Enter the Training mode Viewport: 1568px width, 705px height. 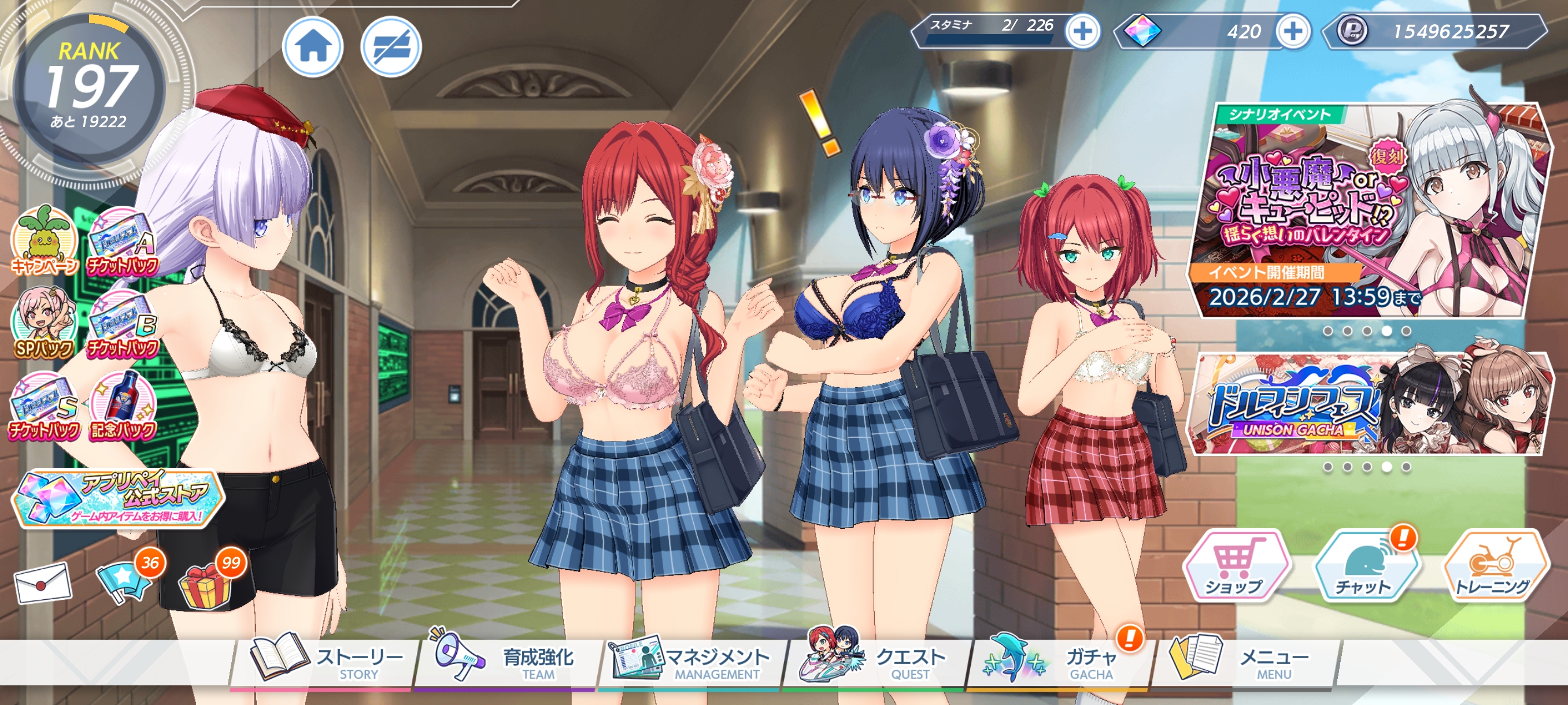coord(1495,566)
